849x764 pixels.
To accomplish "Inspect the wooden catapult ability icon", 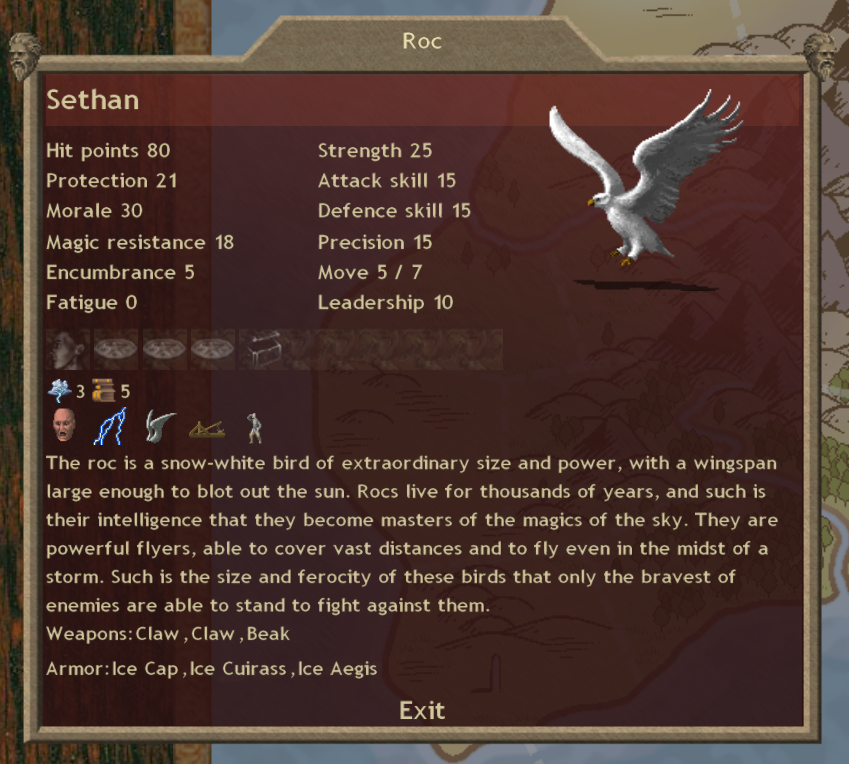I will click(x=207, y=428).
